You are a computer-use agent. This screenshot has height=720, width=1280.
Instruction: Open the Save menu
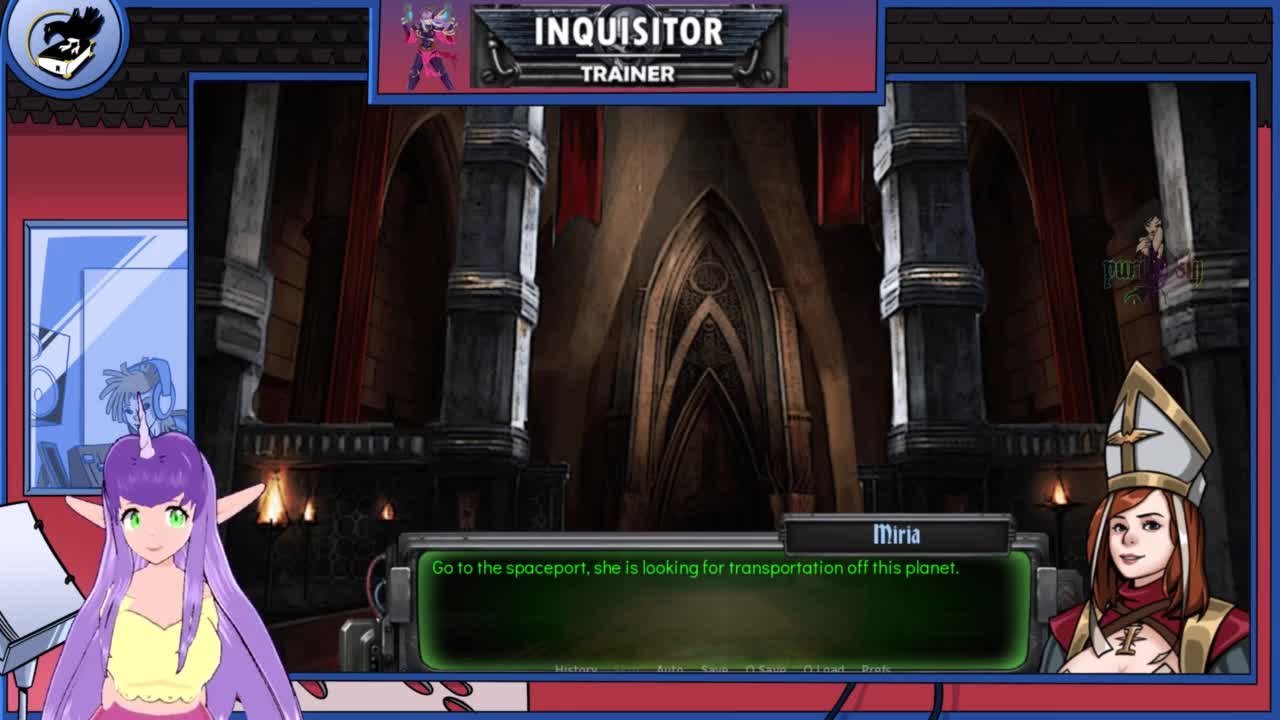[x=714, y=669]
